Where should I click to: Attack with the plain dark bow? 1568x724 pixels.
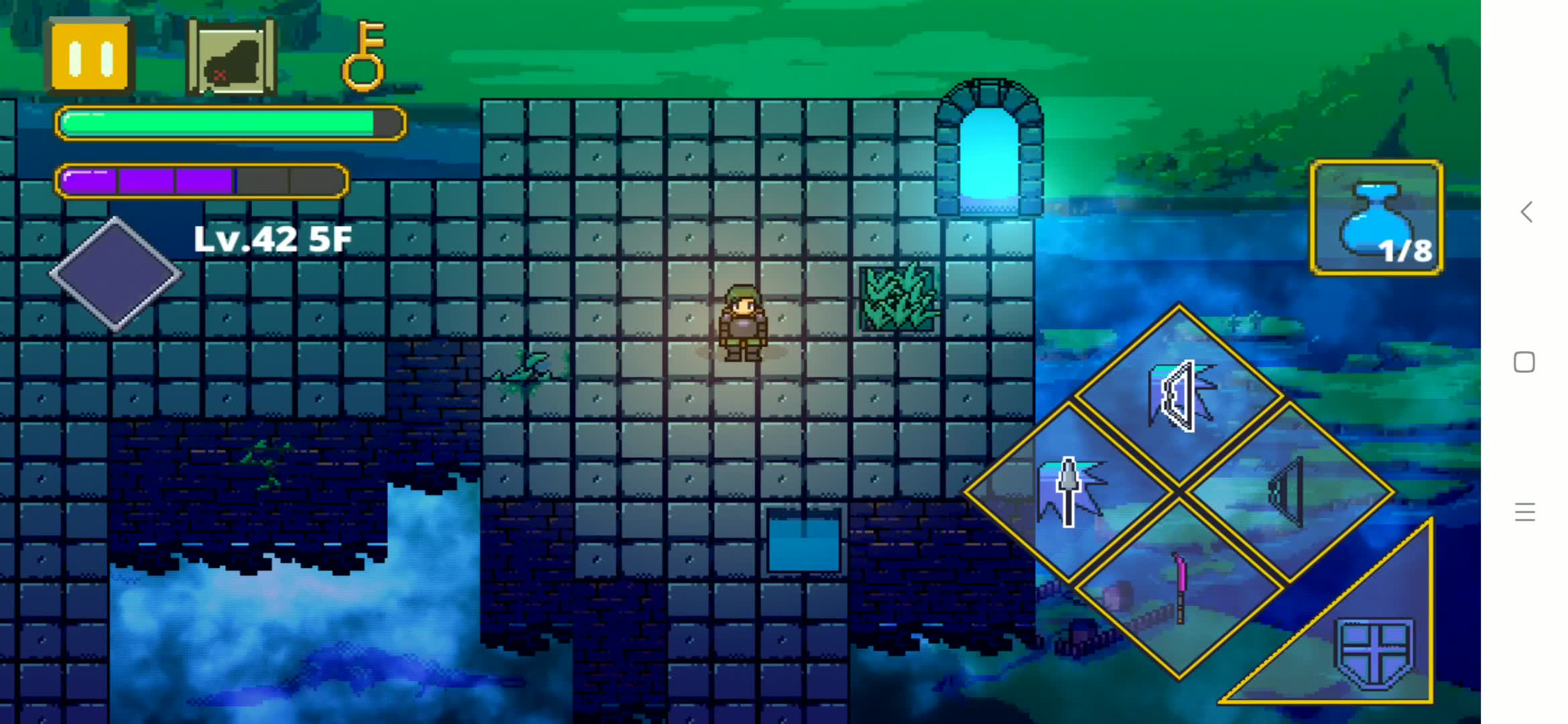pos(1288,493)
